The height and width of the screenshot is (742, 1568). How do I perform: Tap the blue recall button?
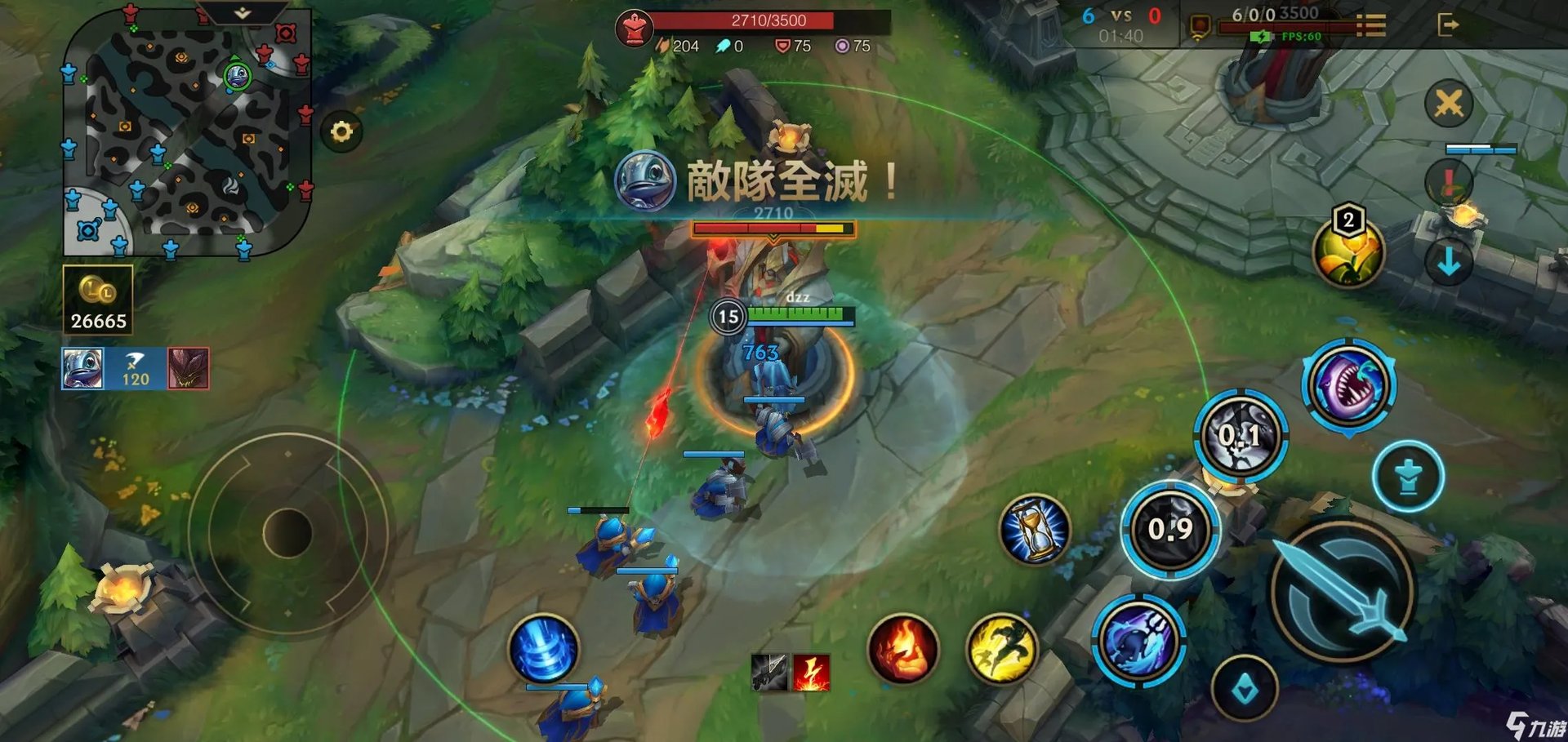pyautogui.click(x=545, y=649)
